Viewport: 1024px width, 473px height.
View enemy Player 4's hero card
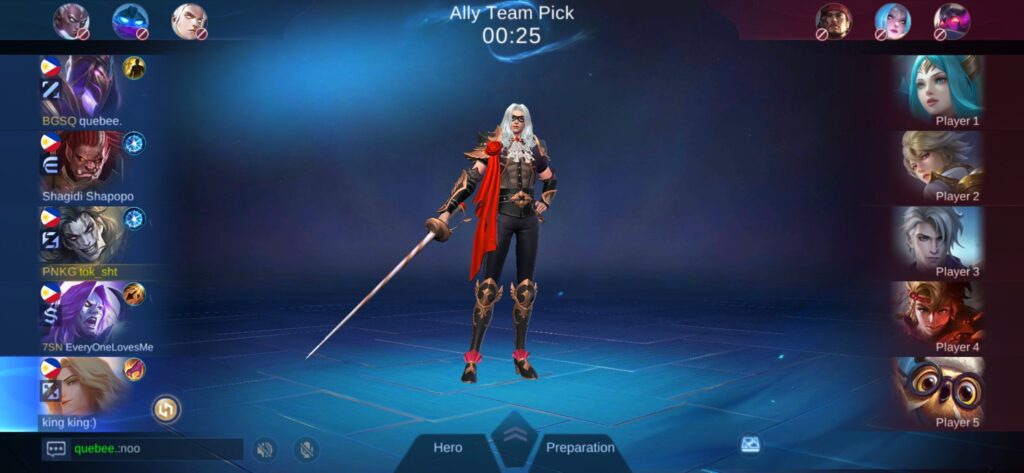coord(940,314)
